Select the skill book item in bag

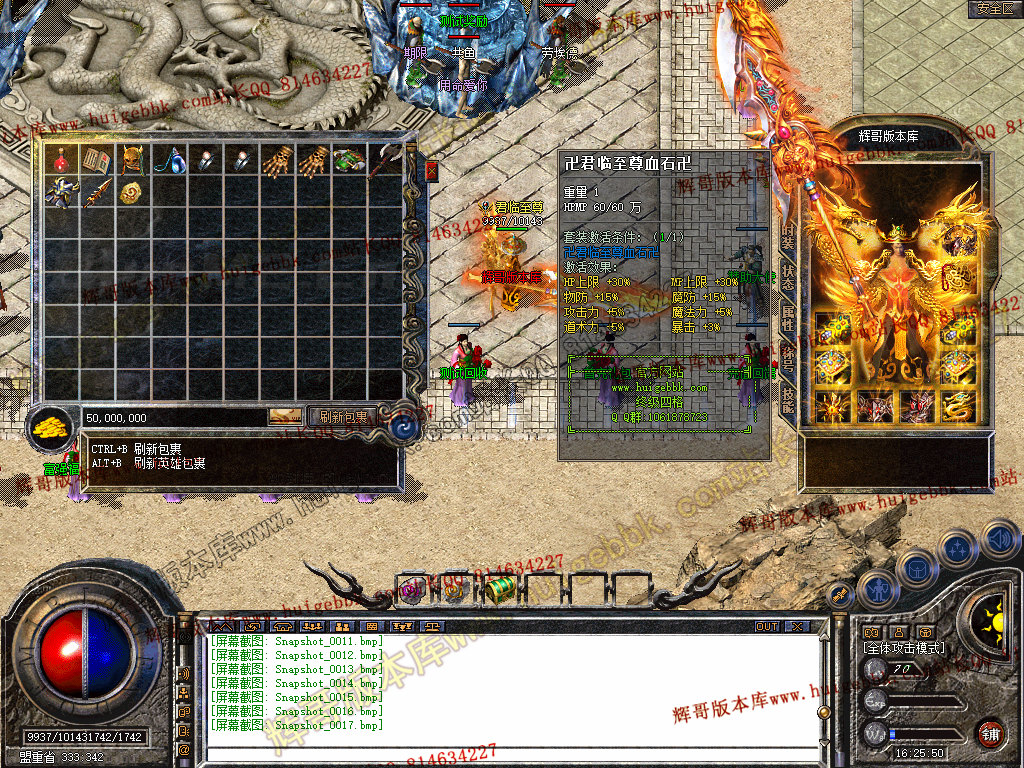pos(97,160)
